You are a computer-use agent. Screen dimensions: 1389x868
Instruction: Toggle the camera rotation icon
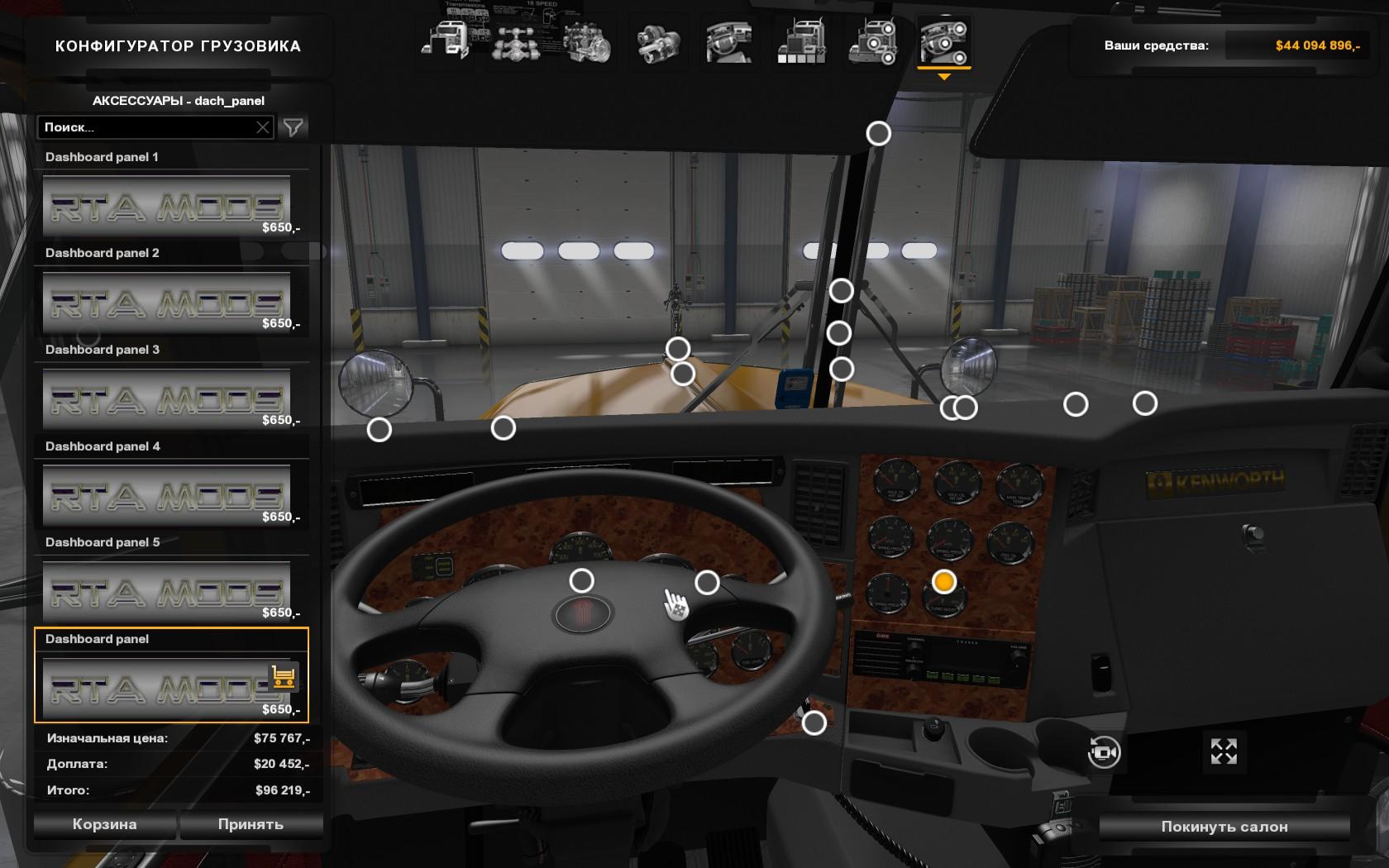(x=1104, y=752)
